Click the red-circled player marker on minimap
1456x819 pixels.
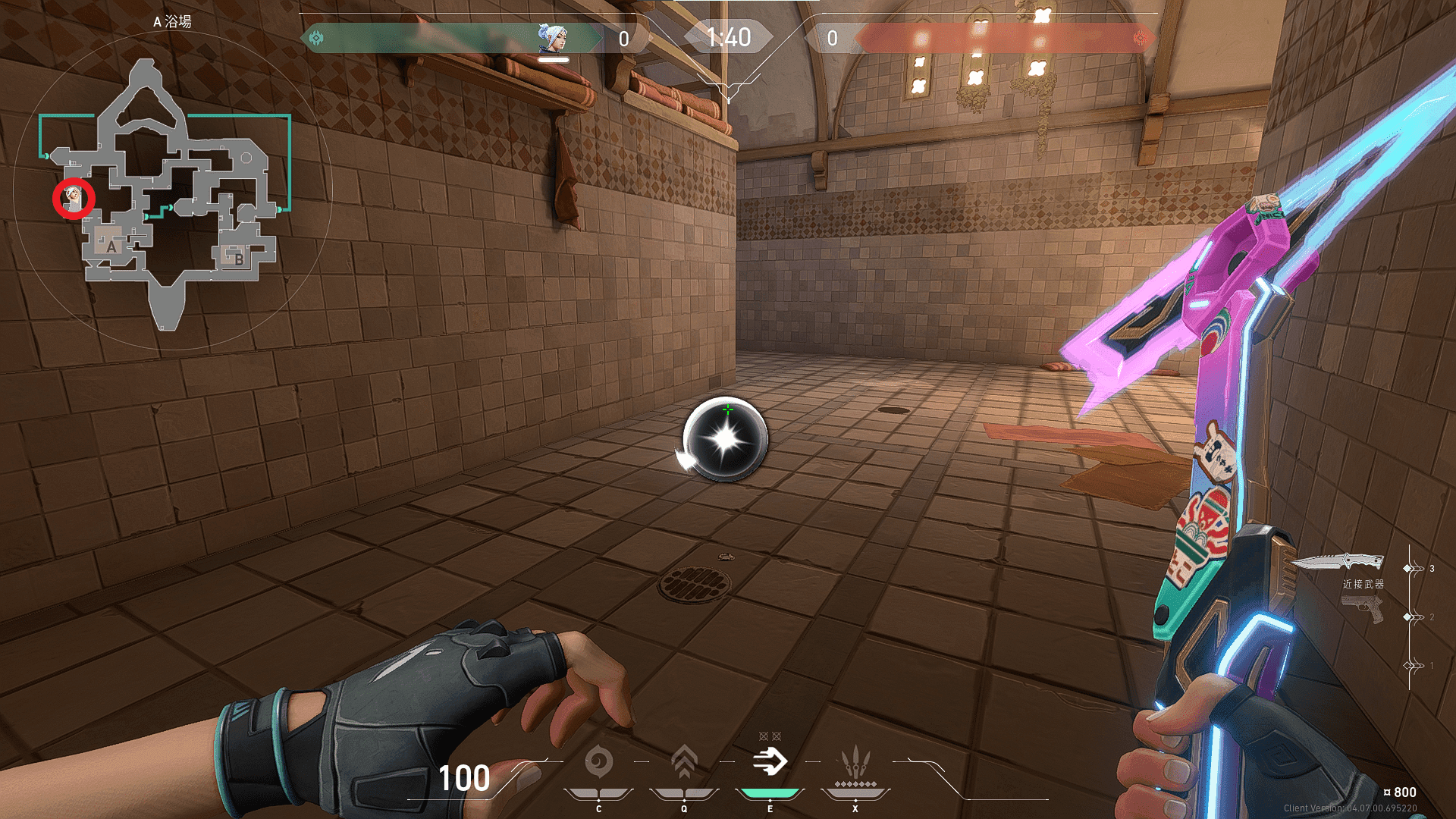coord(74,199)
